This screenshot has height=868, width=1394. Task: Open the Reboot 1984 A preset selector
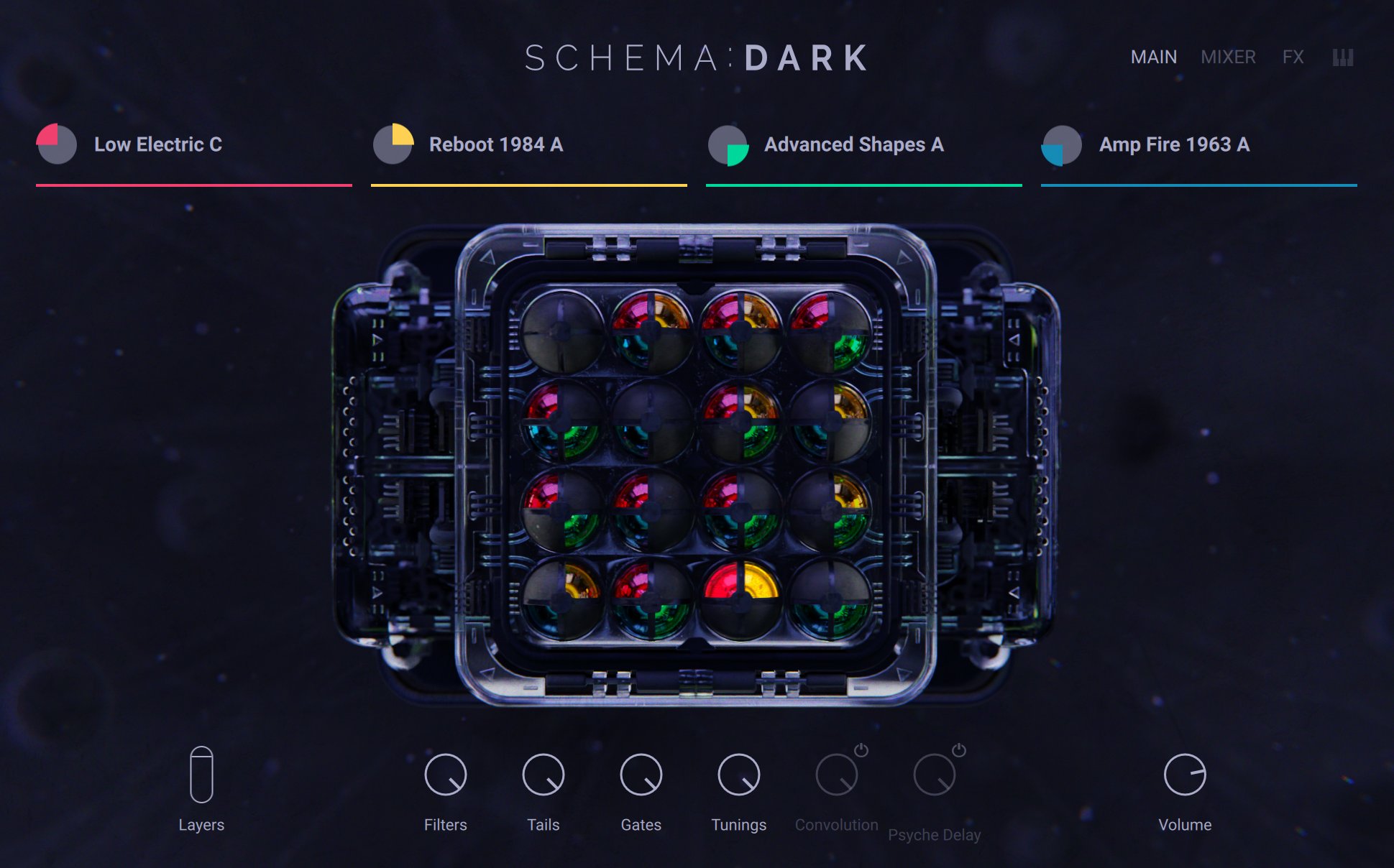pos(495,144)
